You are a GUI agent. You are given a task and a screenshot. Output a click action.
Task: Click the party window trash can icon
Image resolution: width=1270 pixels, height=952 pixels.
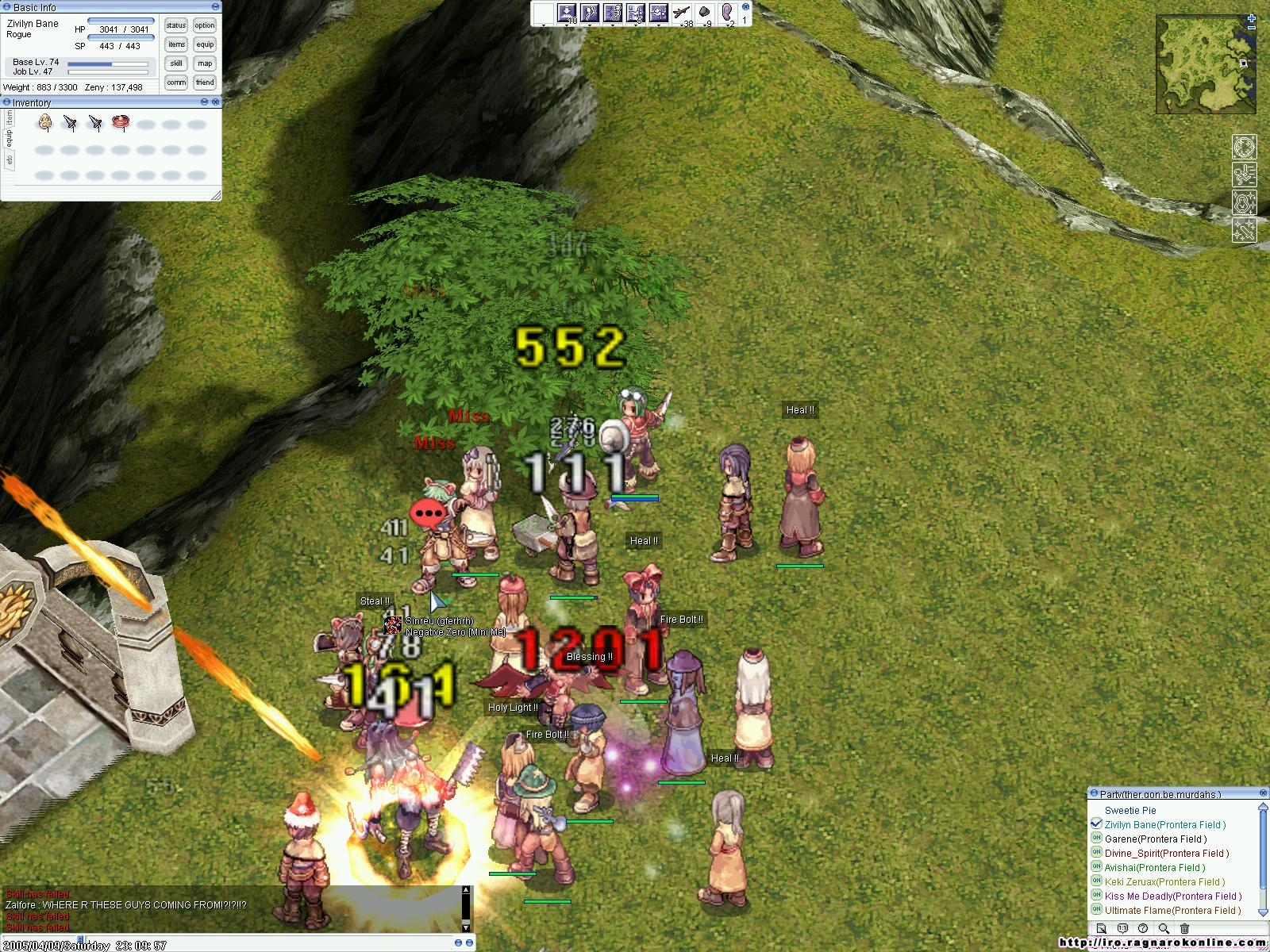(x=1184, y=928)
